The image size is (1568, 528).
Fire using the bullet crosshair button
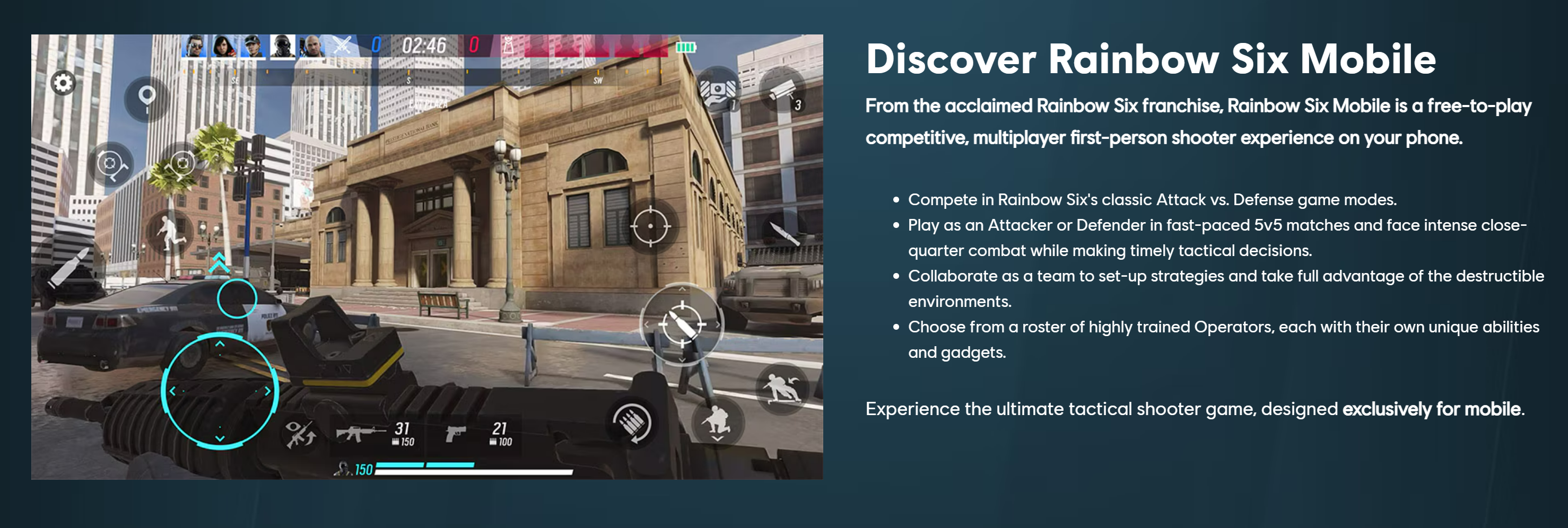[x=682, y=324]
